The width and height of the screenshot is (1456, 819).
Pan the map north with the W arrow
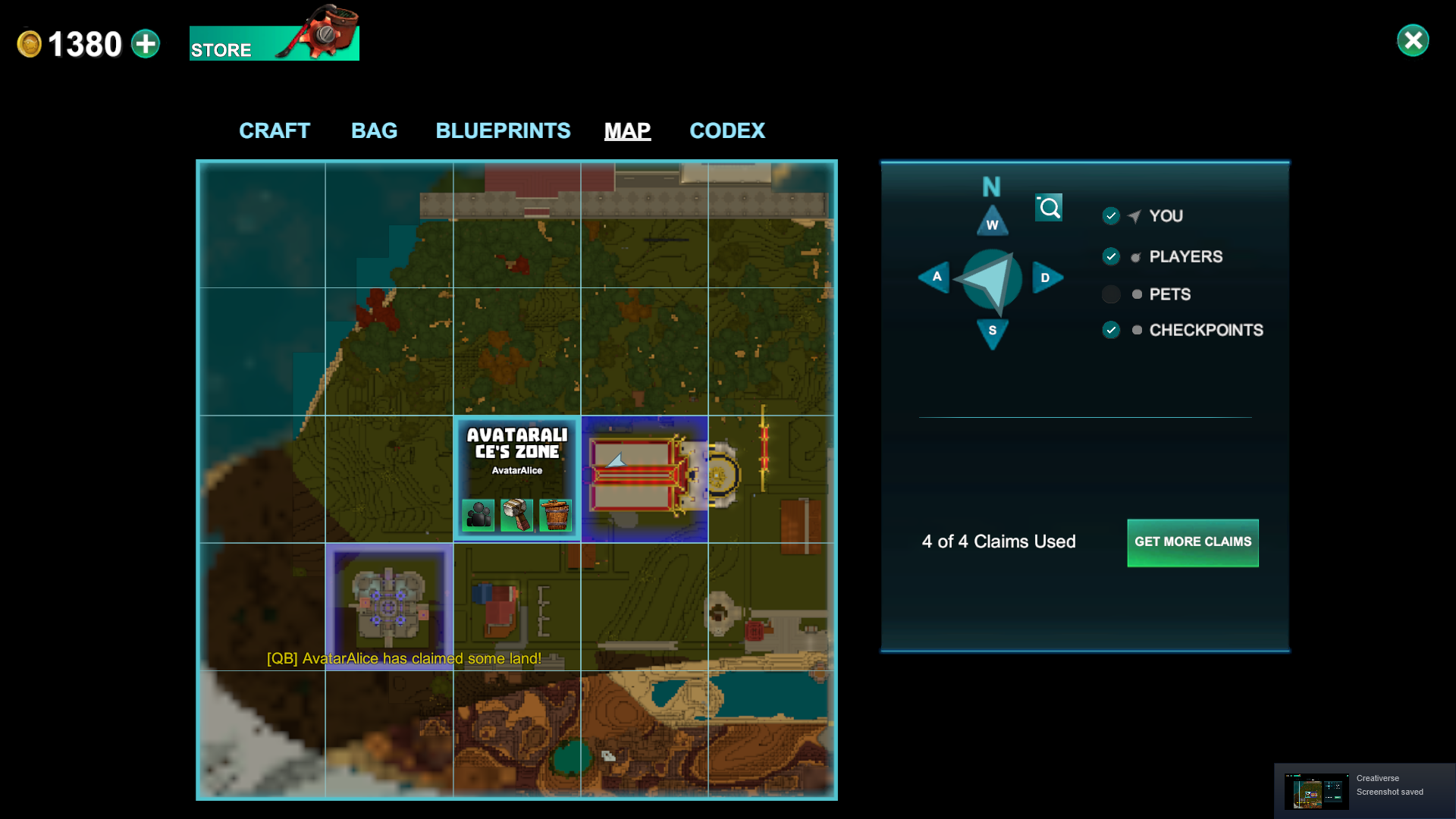pos(992,221)
